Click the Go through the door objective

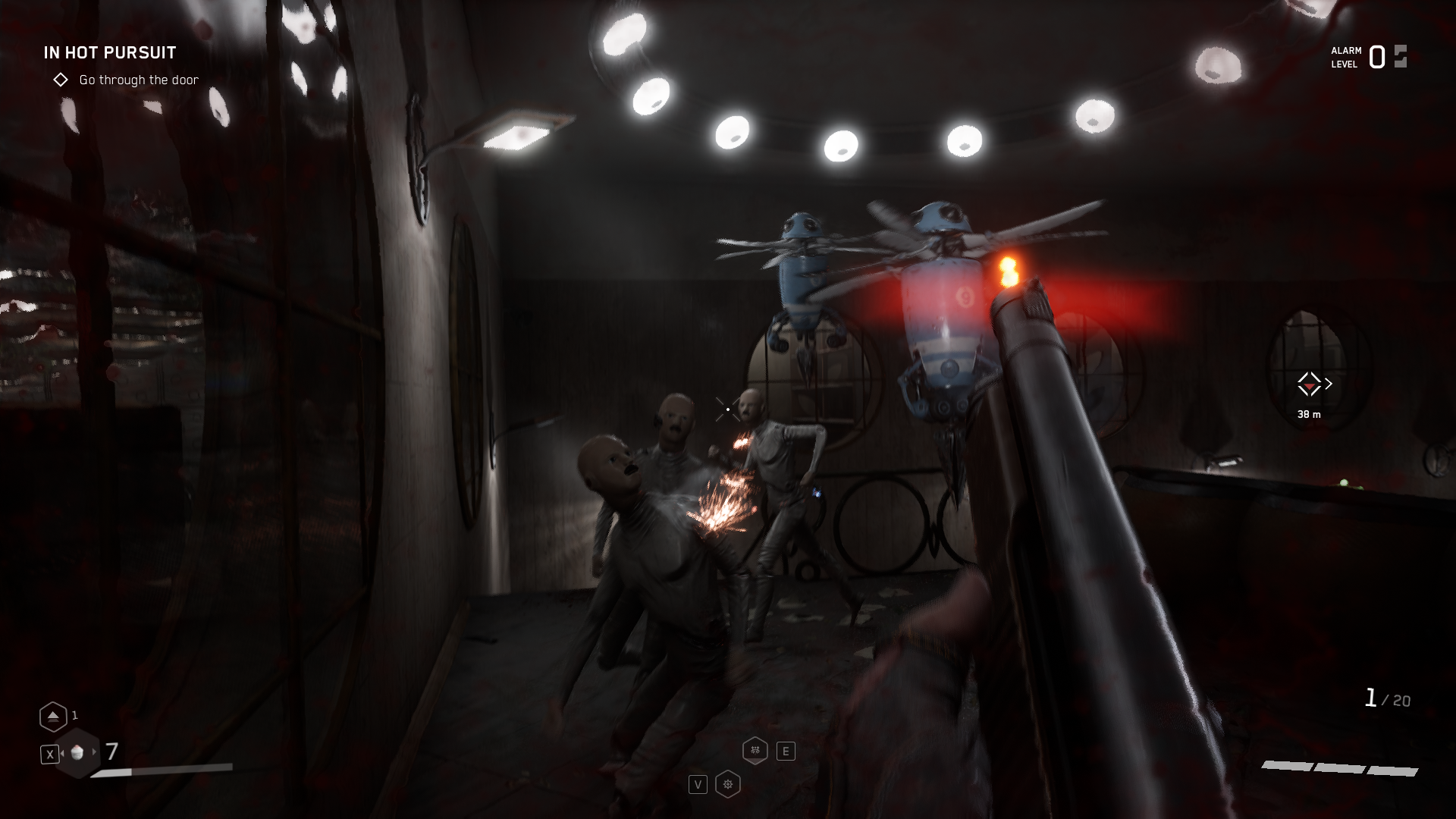[138, 80]
